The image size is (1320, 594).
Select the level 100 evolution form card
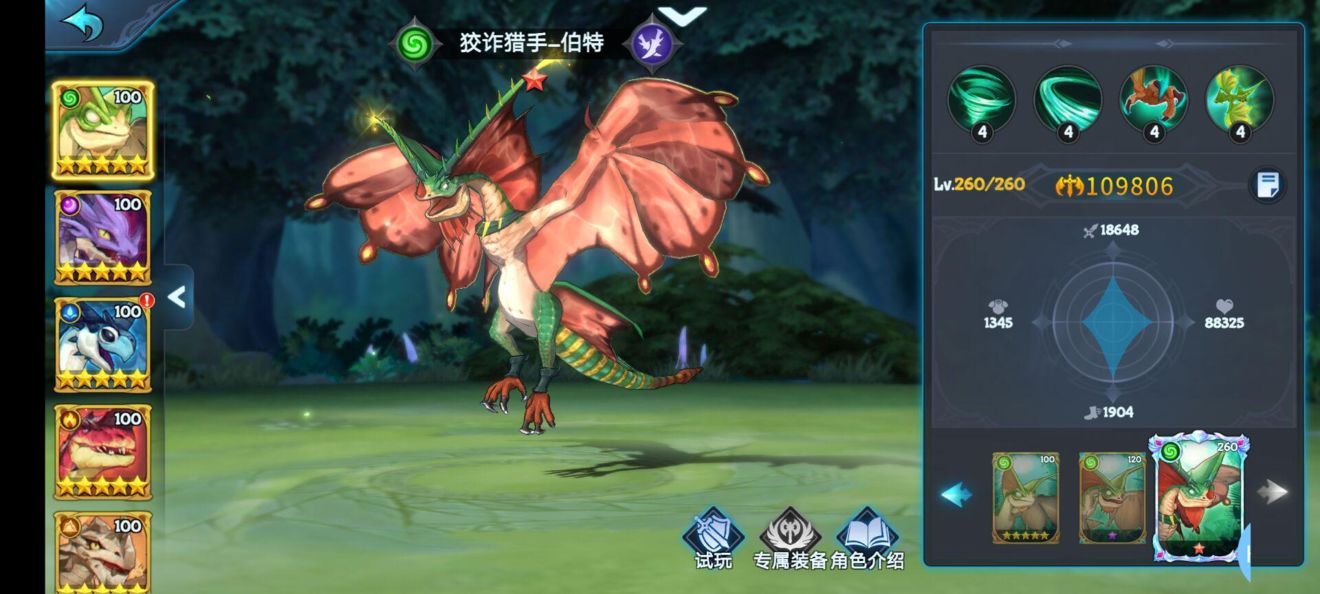[1025, 497]
